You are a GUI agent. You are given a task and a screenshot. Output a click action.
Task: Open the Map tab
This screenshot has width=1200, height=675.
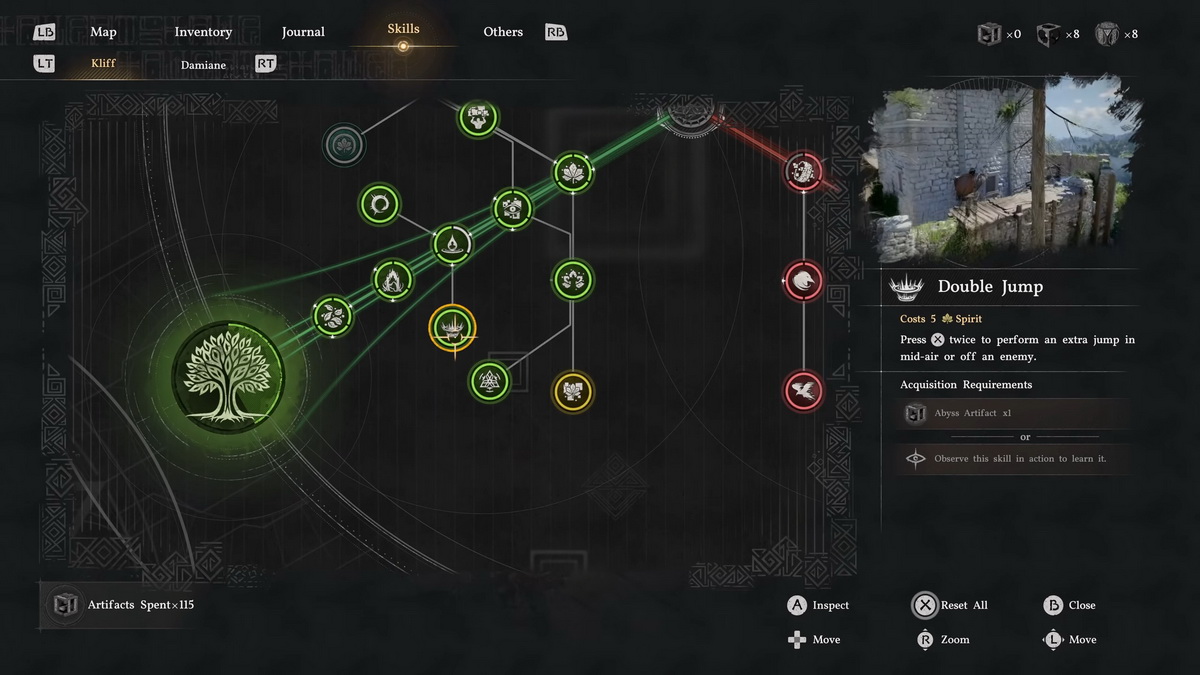[x=103, y=32]
